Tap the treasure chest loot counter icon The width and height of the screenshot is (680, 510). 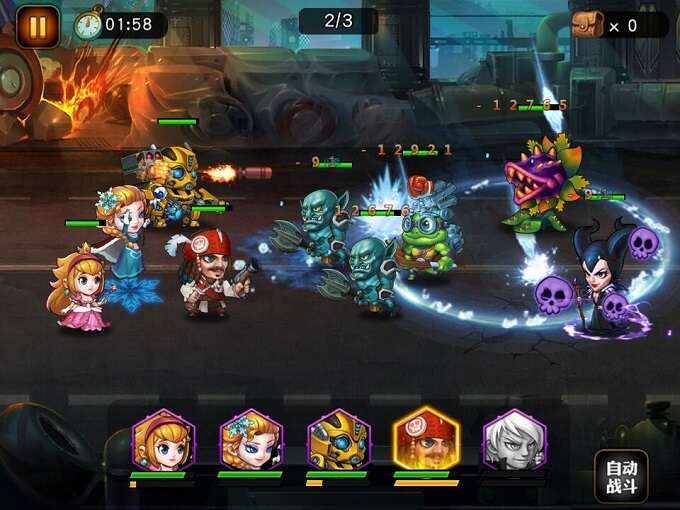click(588, 25)
